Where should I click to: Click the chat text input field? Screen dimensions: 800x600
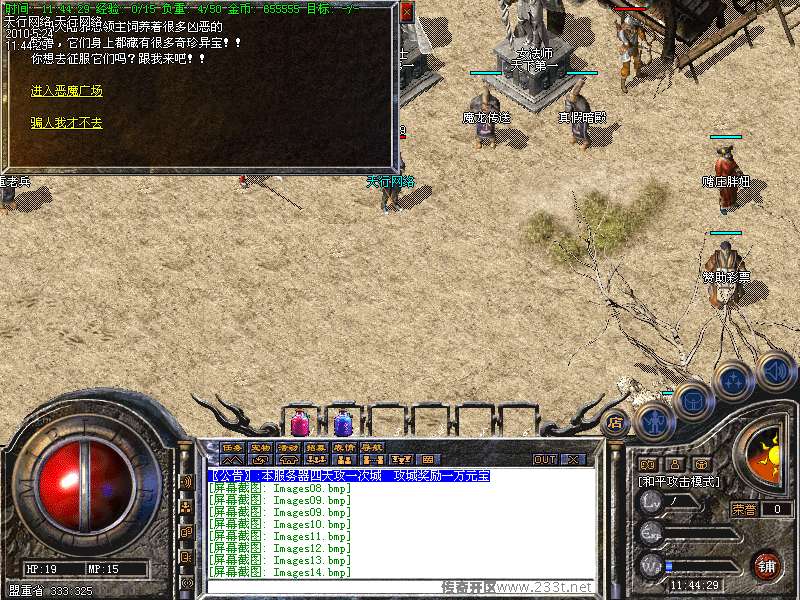click(400, 587)
